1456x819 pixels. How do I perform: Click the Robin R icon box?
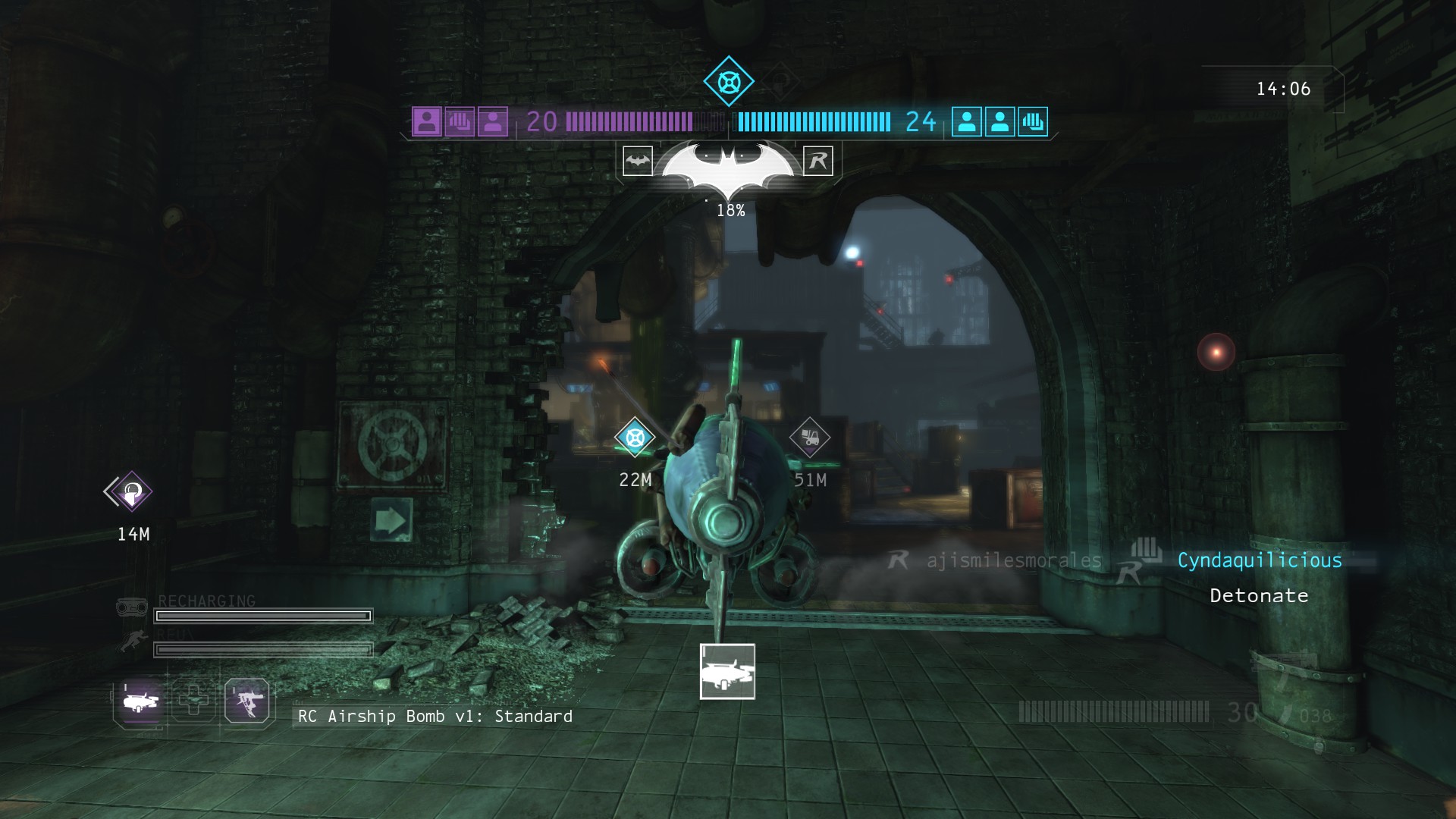(818, 161)
